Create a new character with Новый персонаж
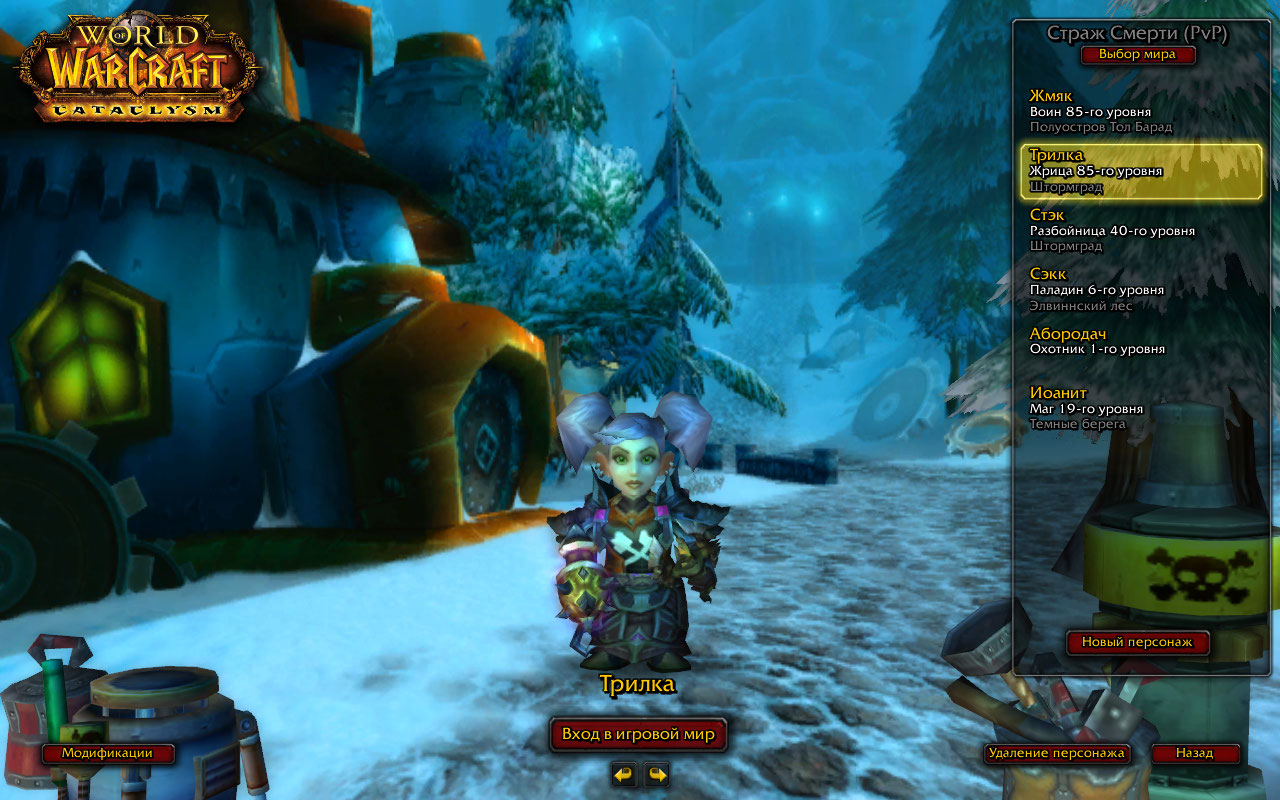 pyautogui.click(x=1138, y=642)
